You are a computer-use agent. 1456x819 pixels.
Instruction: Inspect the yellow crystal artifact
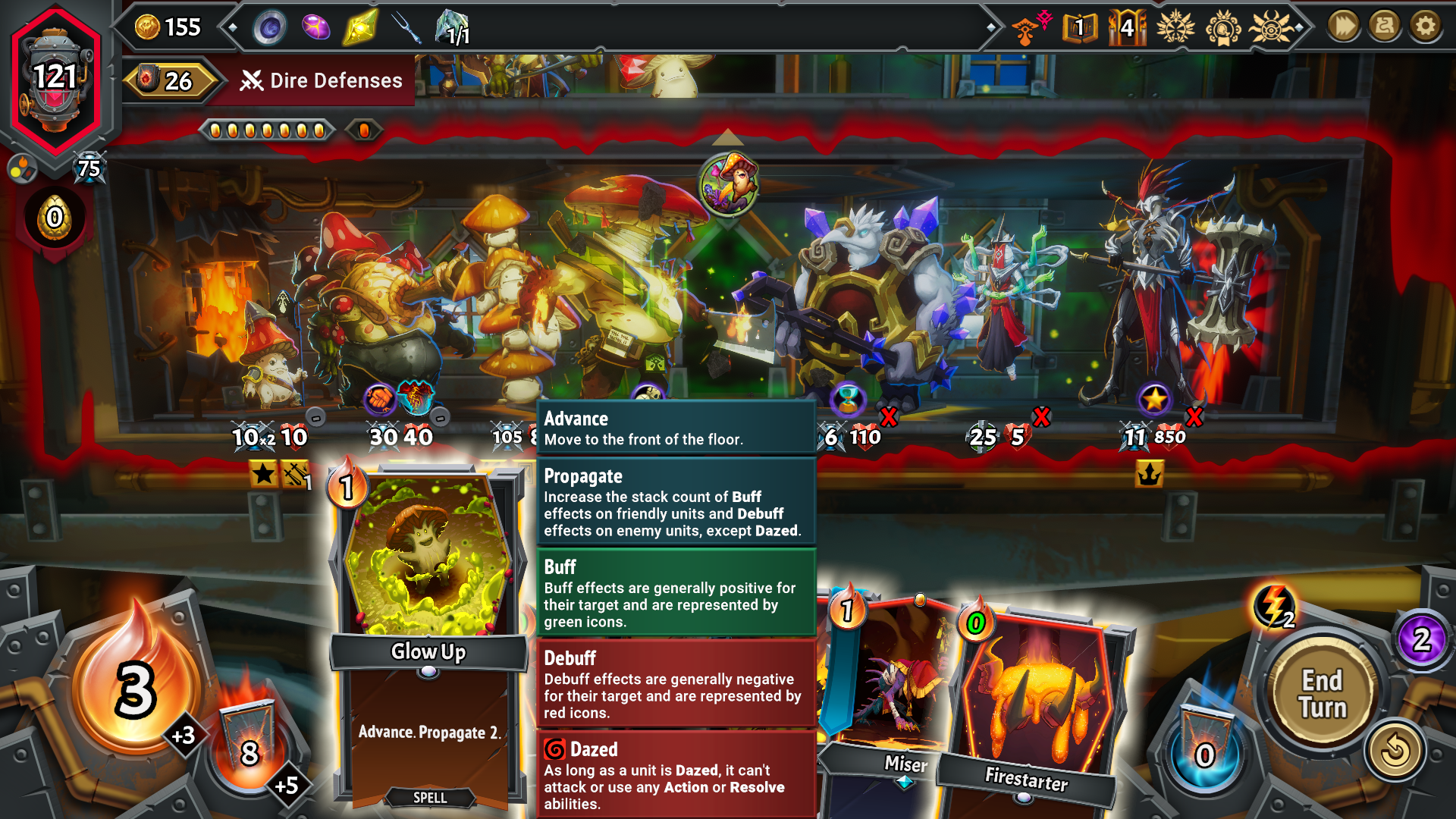pos(360,28)
